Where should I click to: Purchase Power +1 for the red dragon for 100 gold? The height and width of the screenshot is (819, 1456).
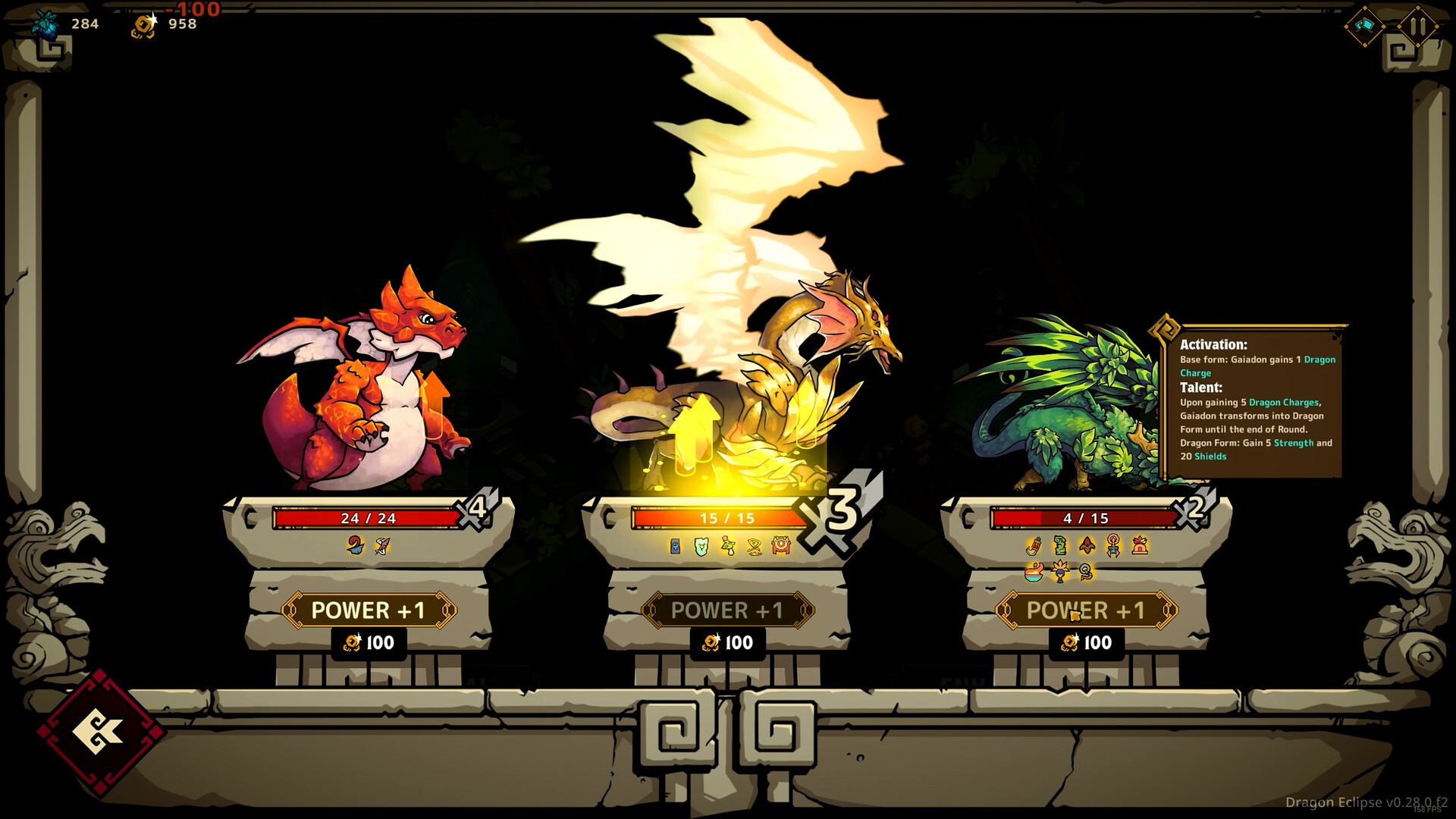pos(369,610)
